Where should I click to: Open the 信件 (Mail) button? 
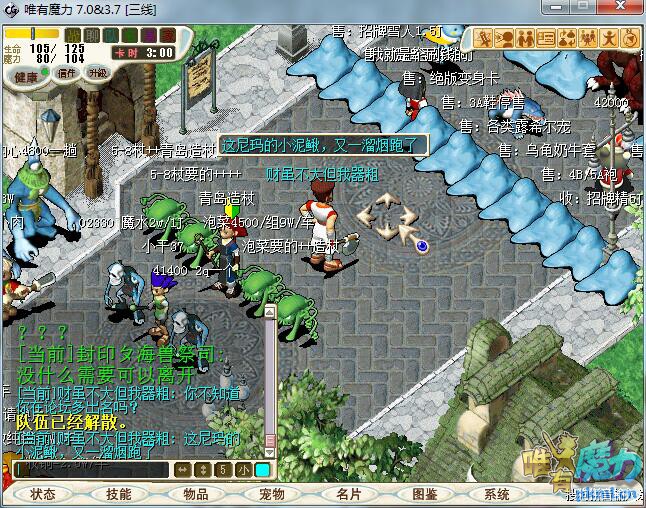click(68, 73)
